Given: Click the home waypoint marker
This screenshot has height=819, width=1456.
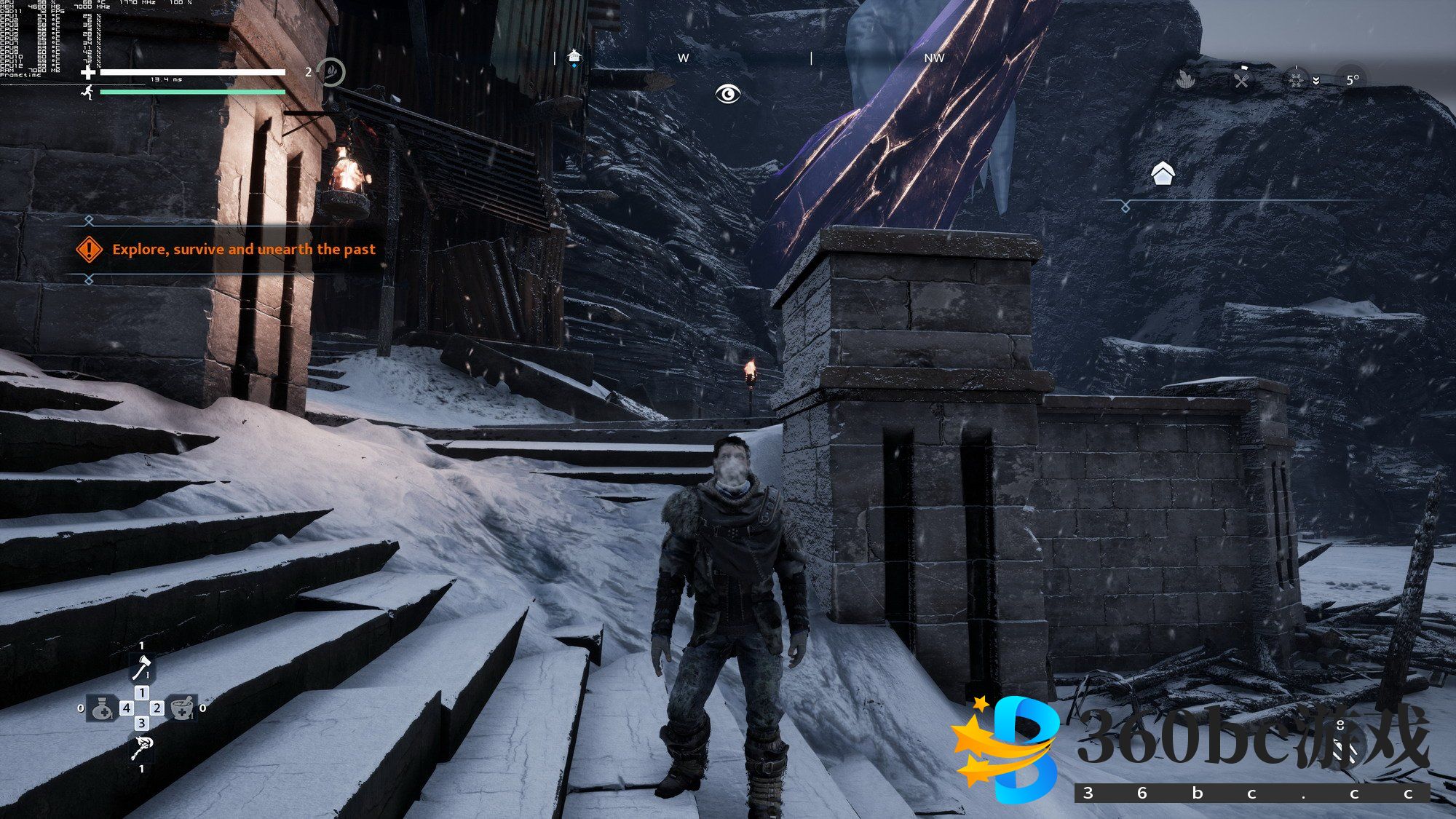Looking at the screenshot, I should 1163,174.
